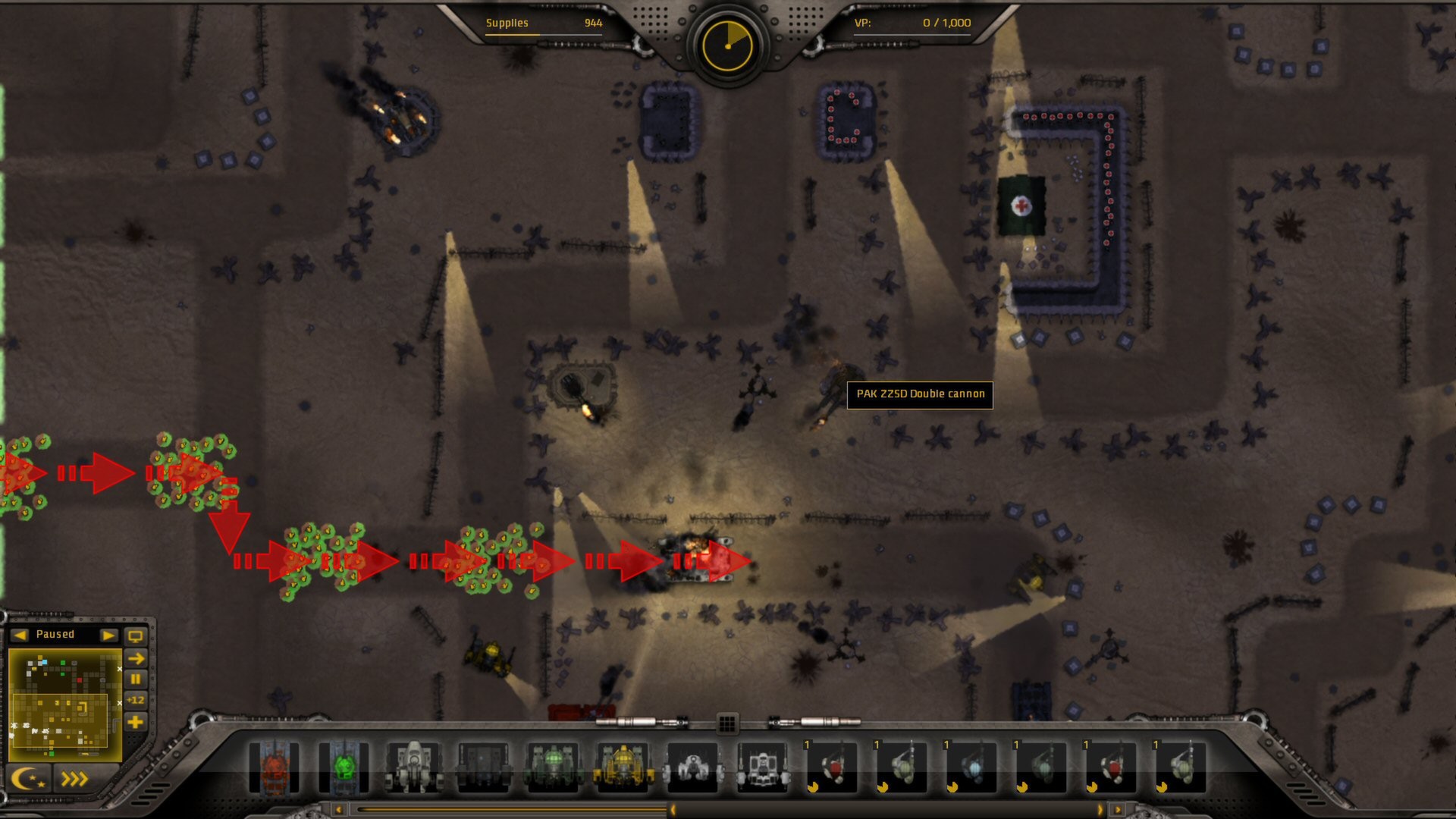Click the yellow plus button
Image resolution: width=1456 pixels, height=819 pixels.
click(x=136, y=722)
